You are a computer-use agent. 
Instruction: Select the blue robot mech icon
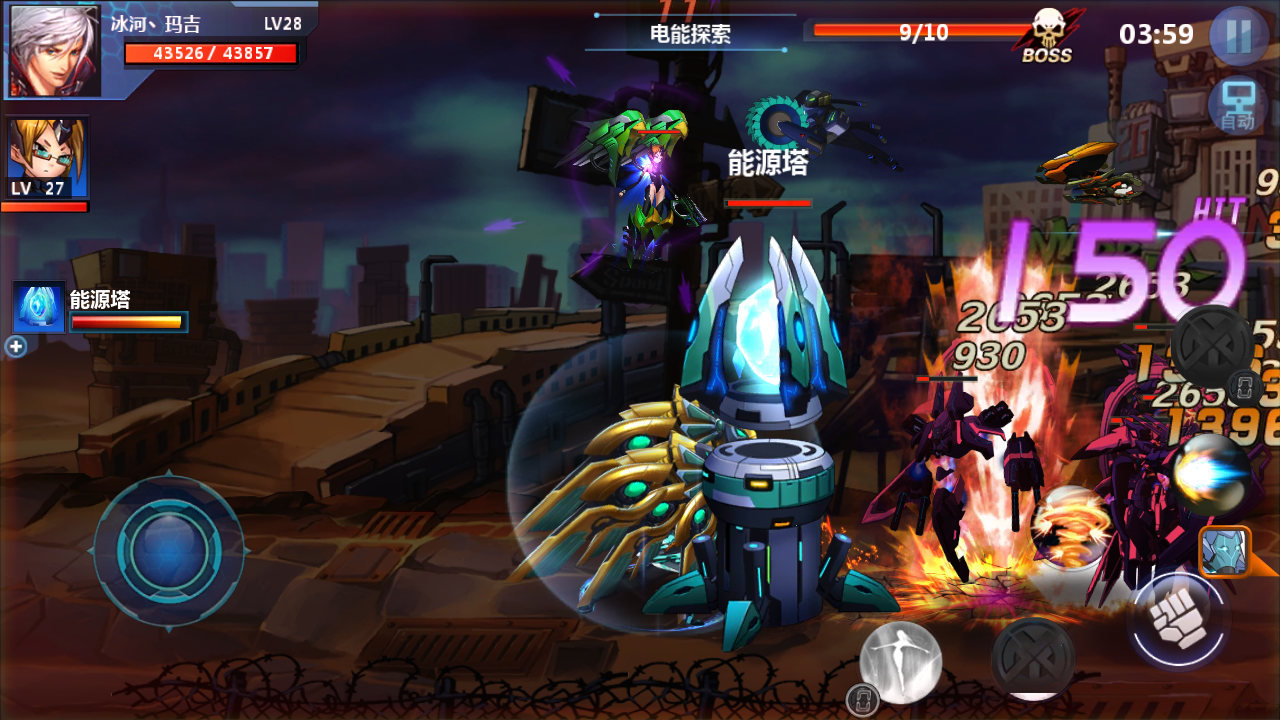[1225, 552]
